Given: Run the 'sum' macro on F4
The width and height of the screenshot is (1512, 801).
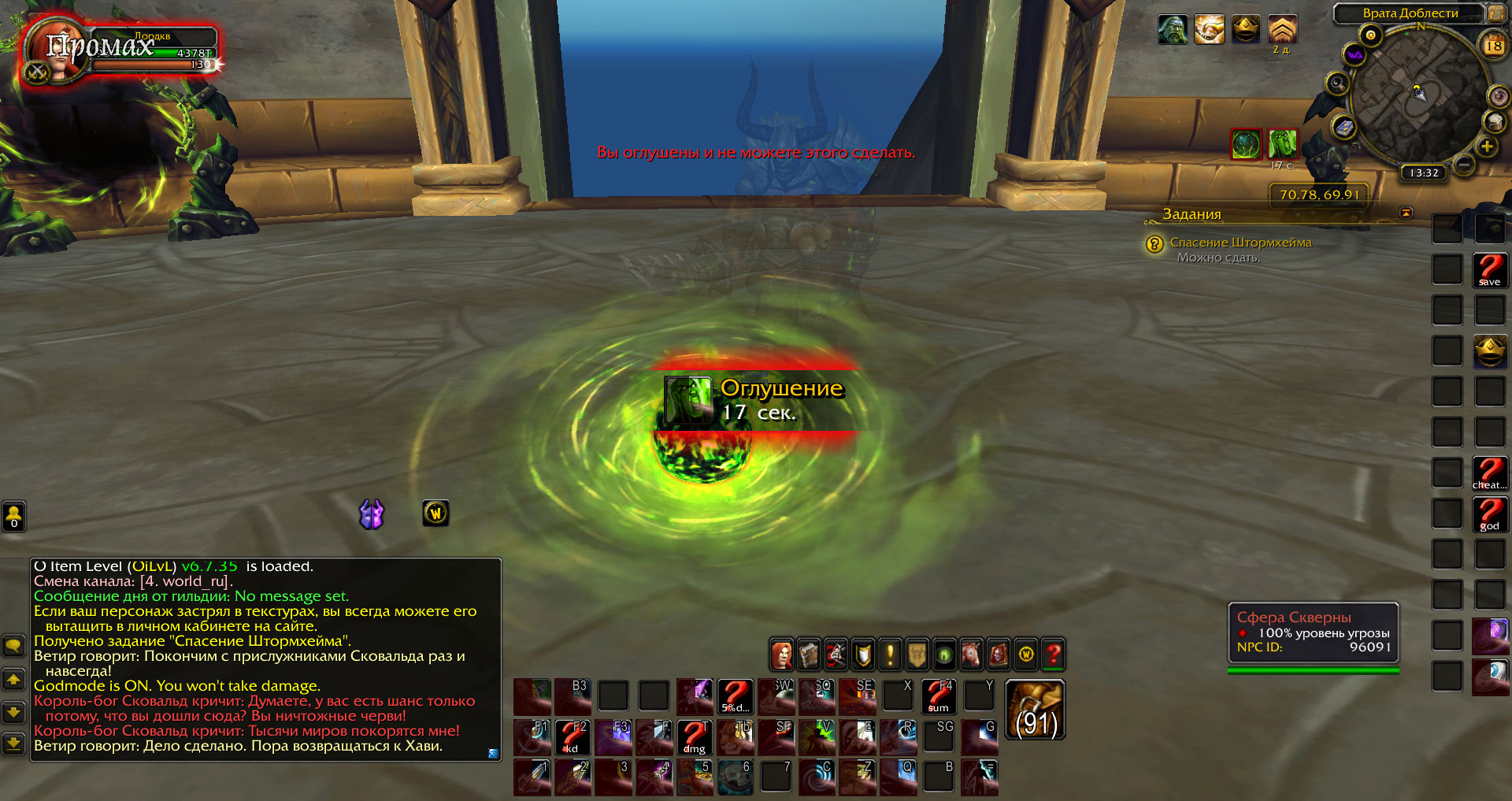Looking at the screenshot, I should (939, 696).
